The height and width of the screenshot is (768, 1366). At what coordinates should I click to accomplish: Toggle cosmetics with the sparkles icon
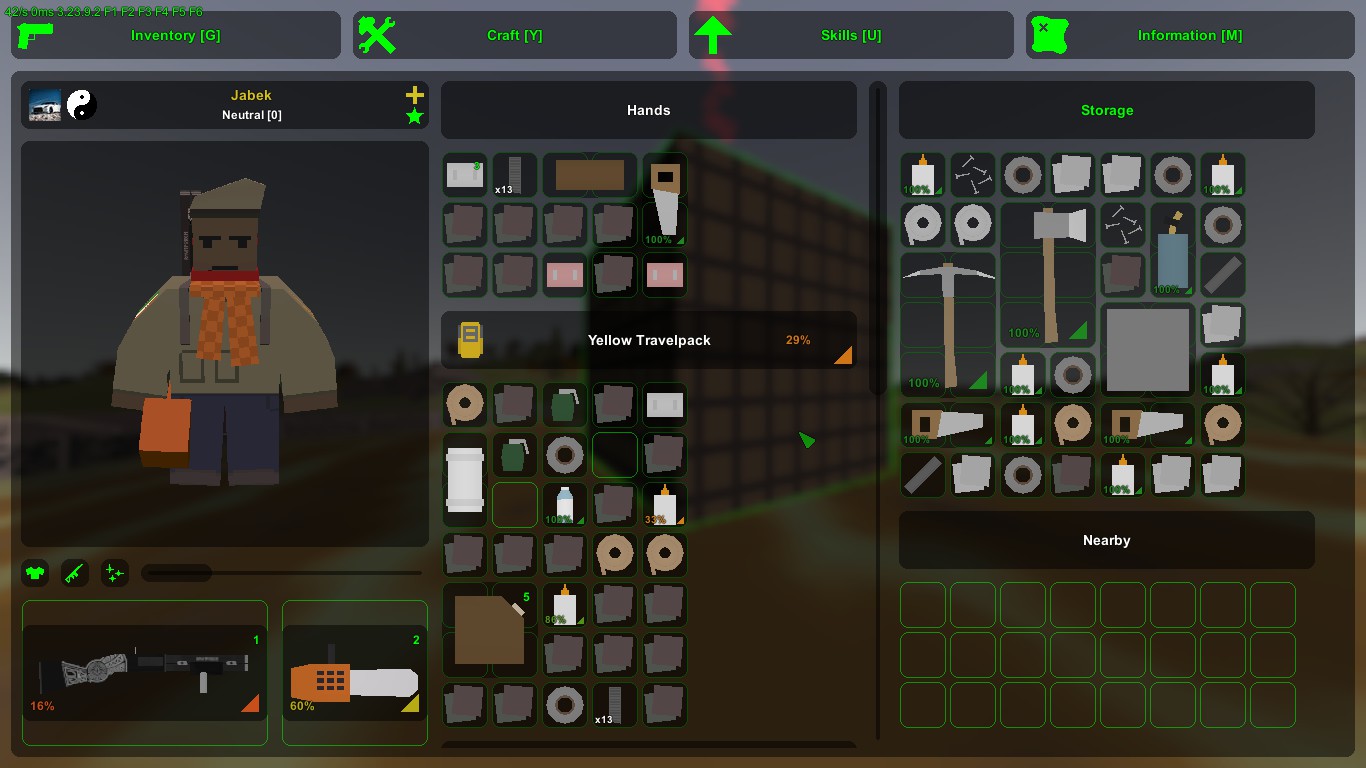coord(114,572)
